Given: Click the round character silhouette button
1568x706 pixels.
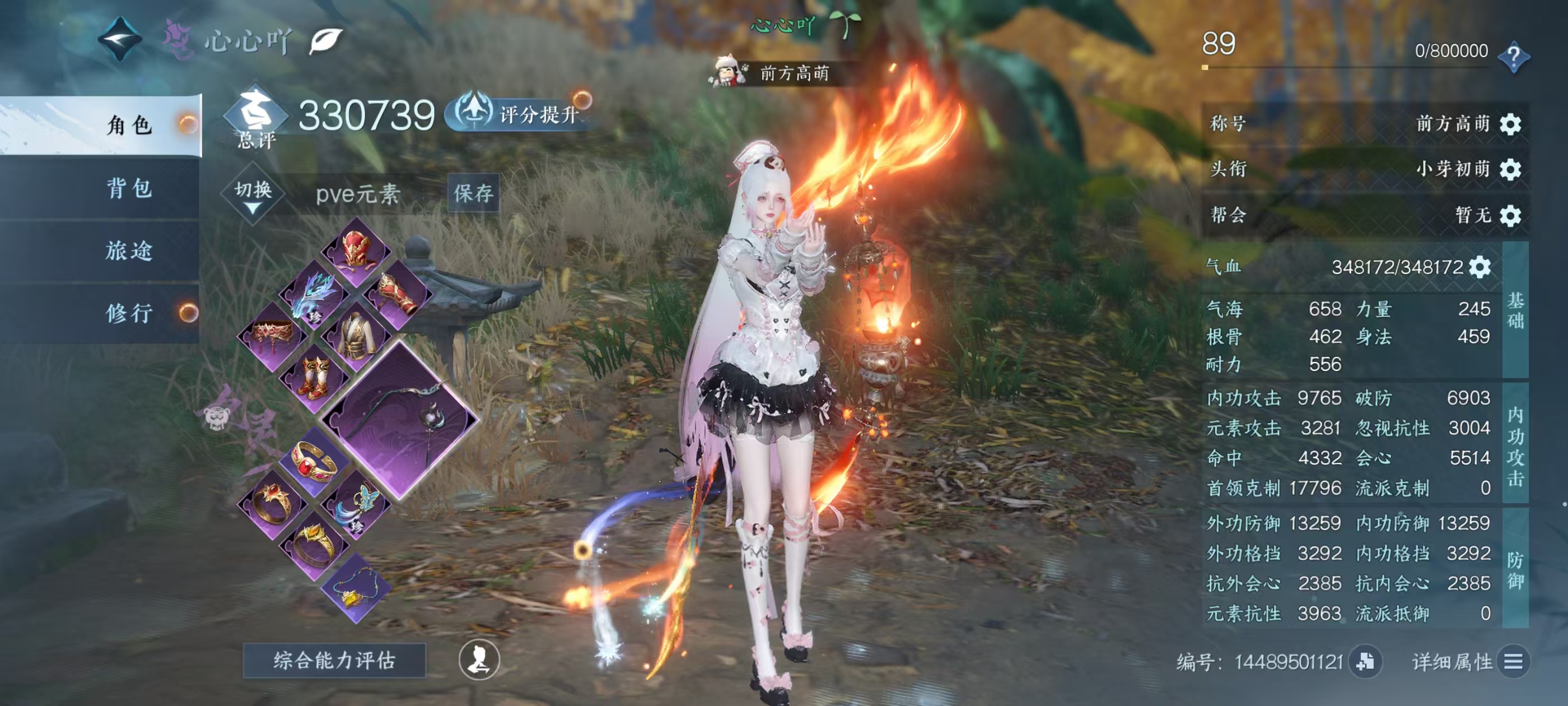Looking at the screenshot, I should point(479,659).
